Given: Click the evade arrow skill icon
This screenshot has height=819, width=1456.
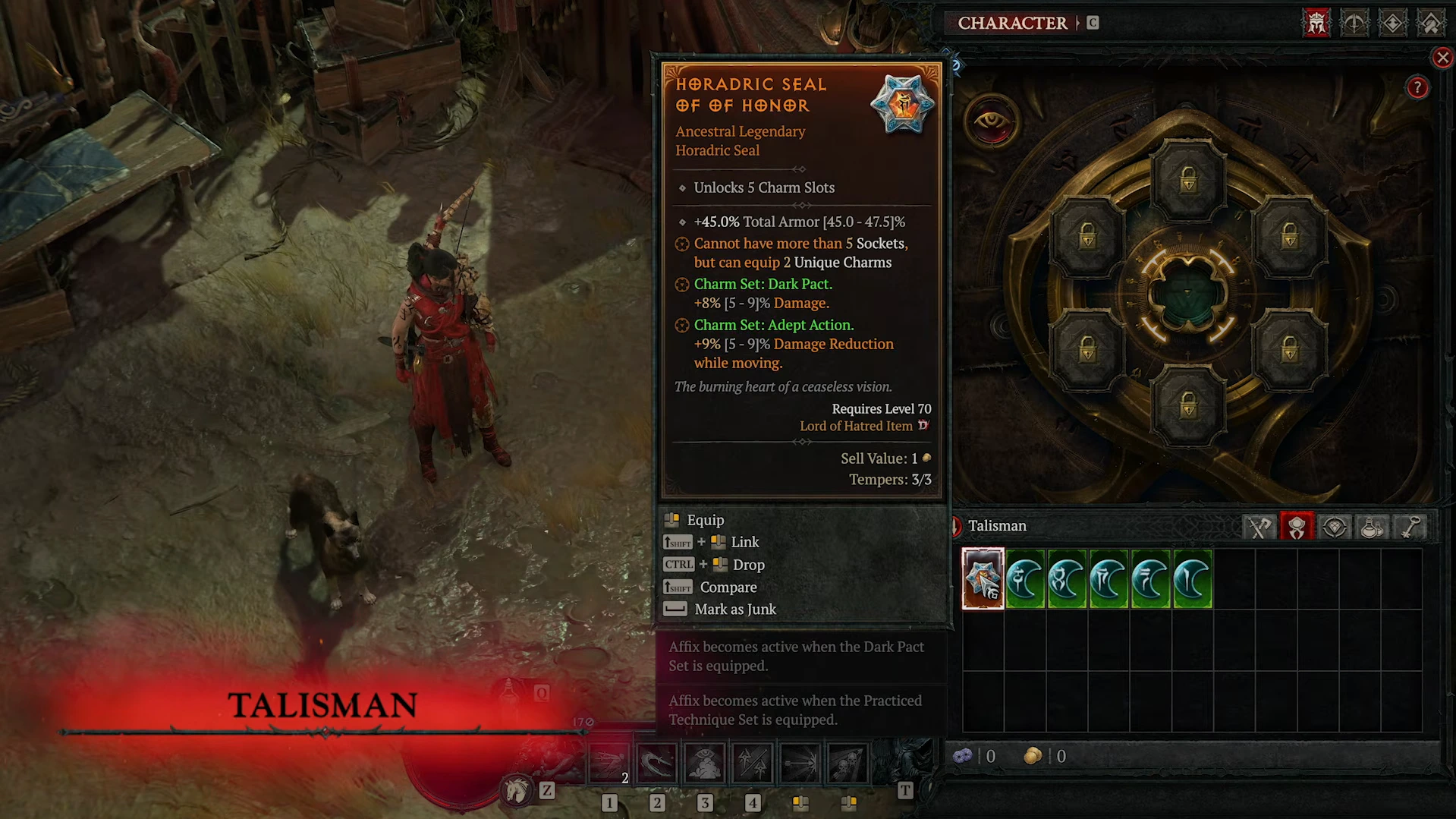Looking at the screenshot, I should tap(800, 762).
